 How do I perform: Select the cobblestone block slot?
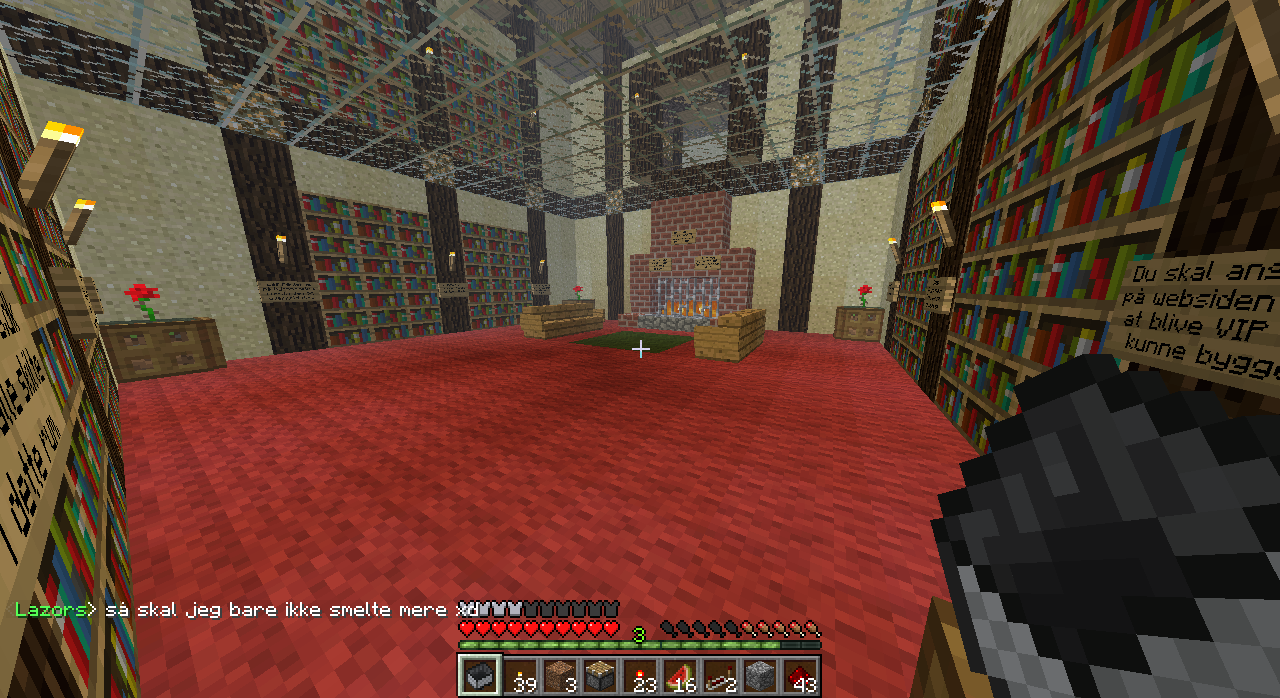pos(760,675)
